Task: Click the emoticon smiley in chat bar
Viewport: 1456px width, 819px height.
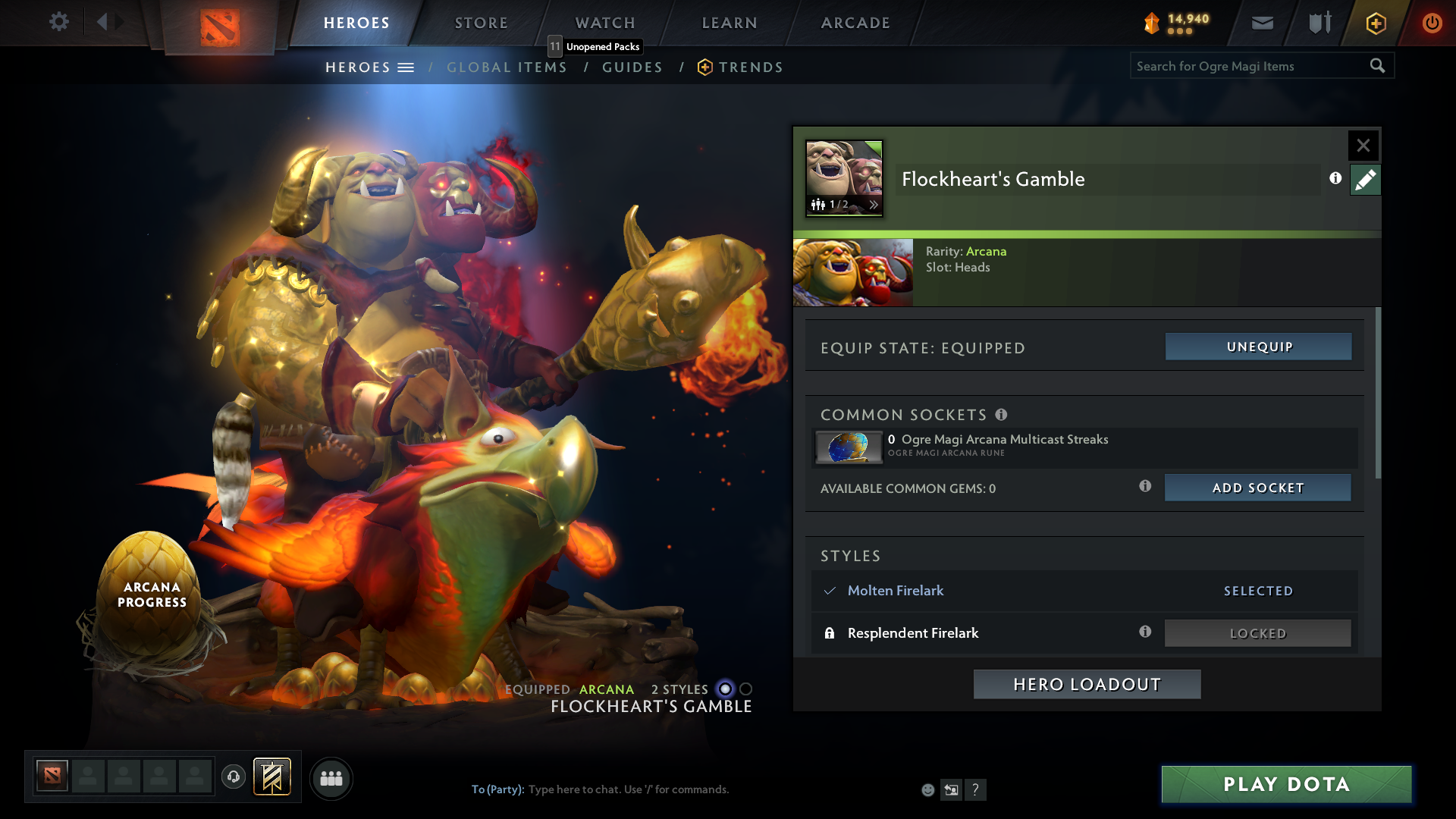Action: click(927, 789)
